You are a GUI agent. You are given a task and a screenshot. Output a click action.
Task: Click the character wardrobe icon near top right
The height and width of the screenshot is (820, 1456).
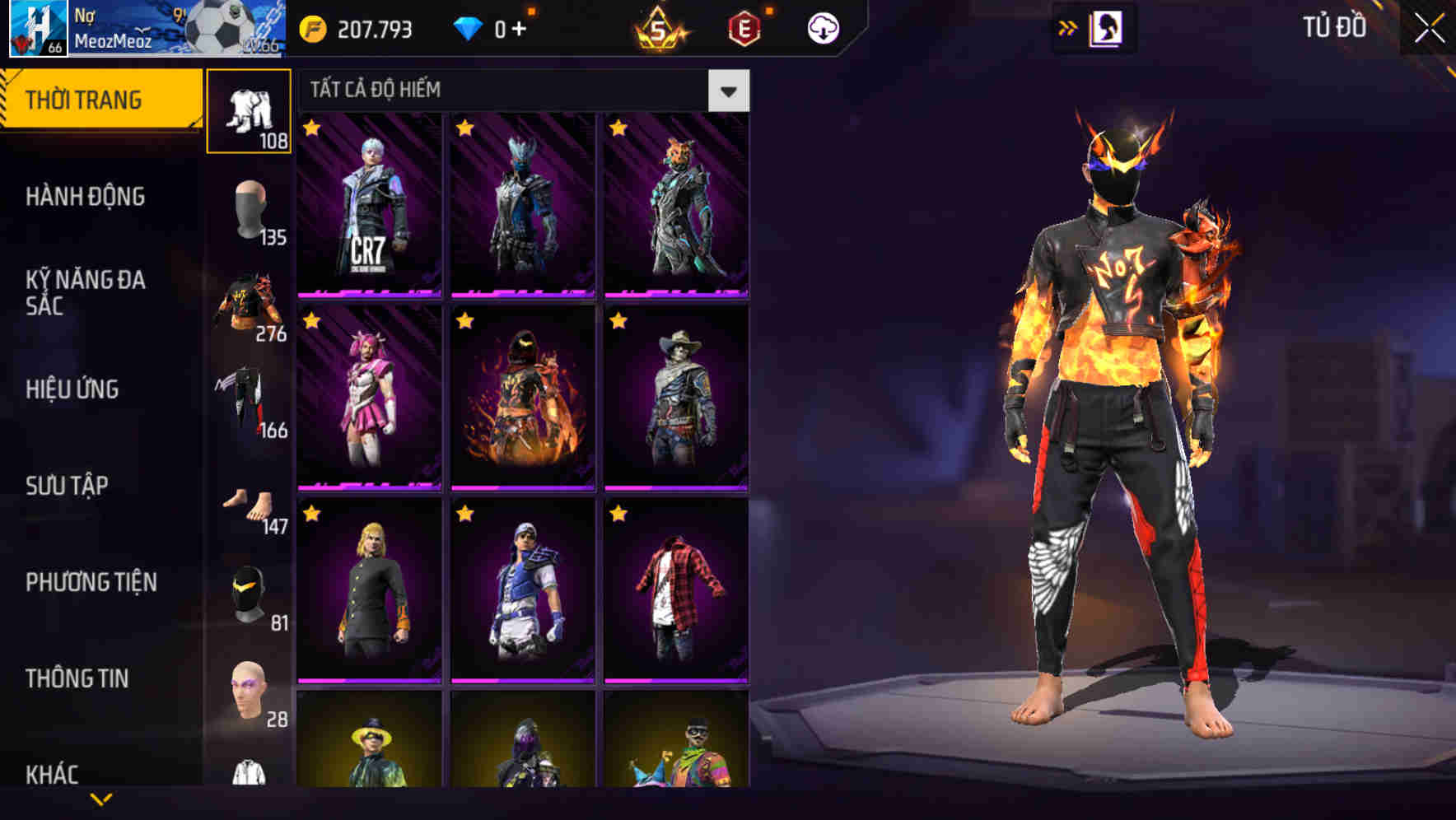pyautogui.click(x=1108, y=27)
